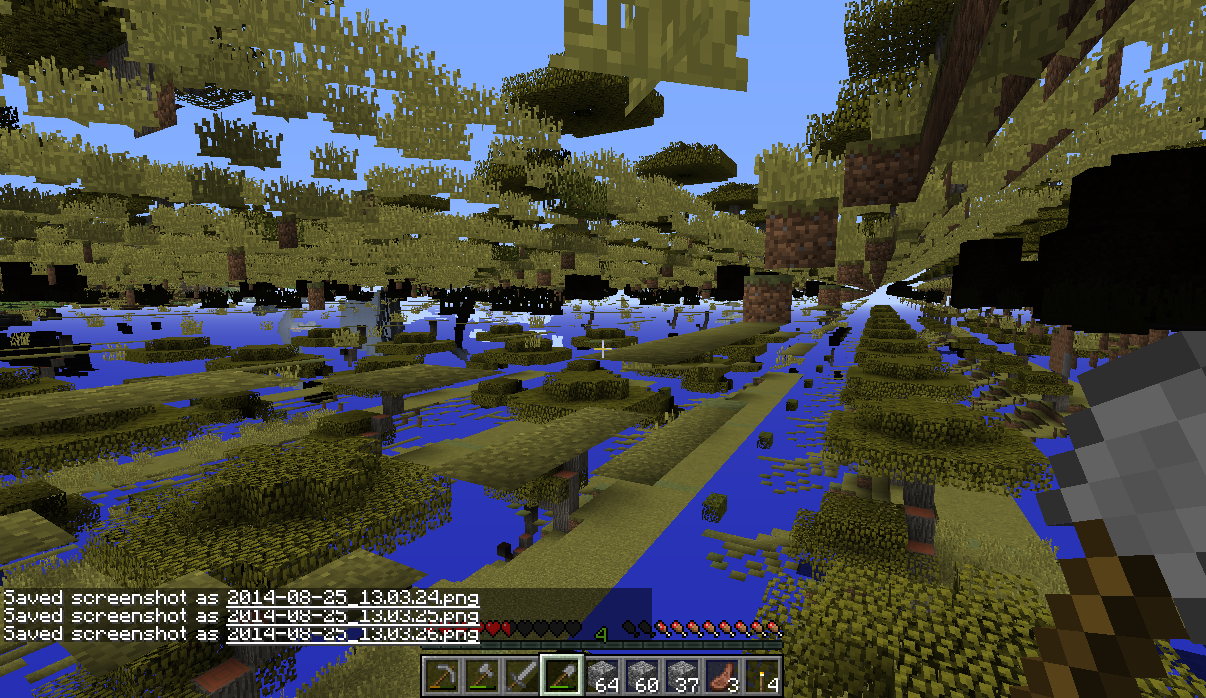The image size is (1206, 698).
Task: Open screenshot link 2014-08-25_13.03.25.png
Action: point(352,616)
